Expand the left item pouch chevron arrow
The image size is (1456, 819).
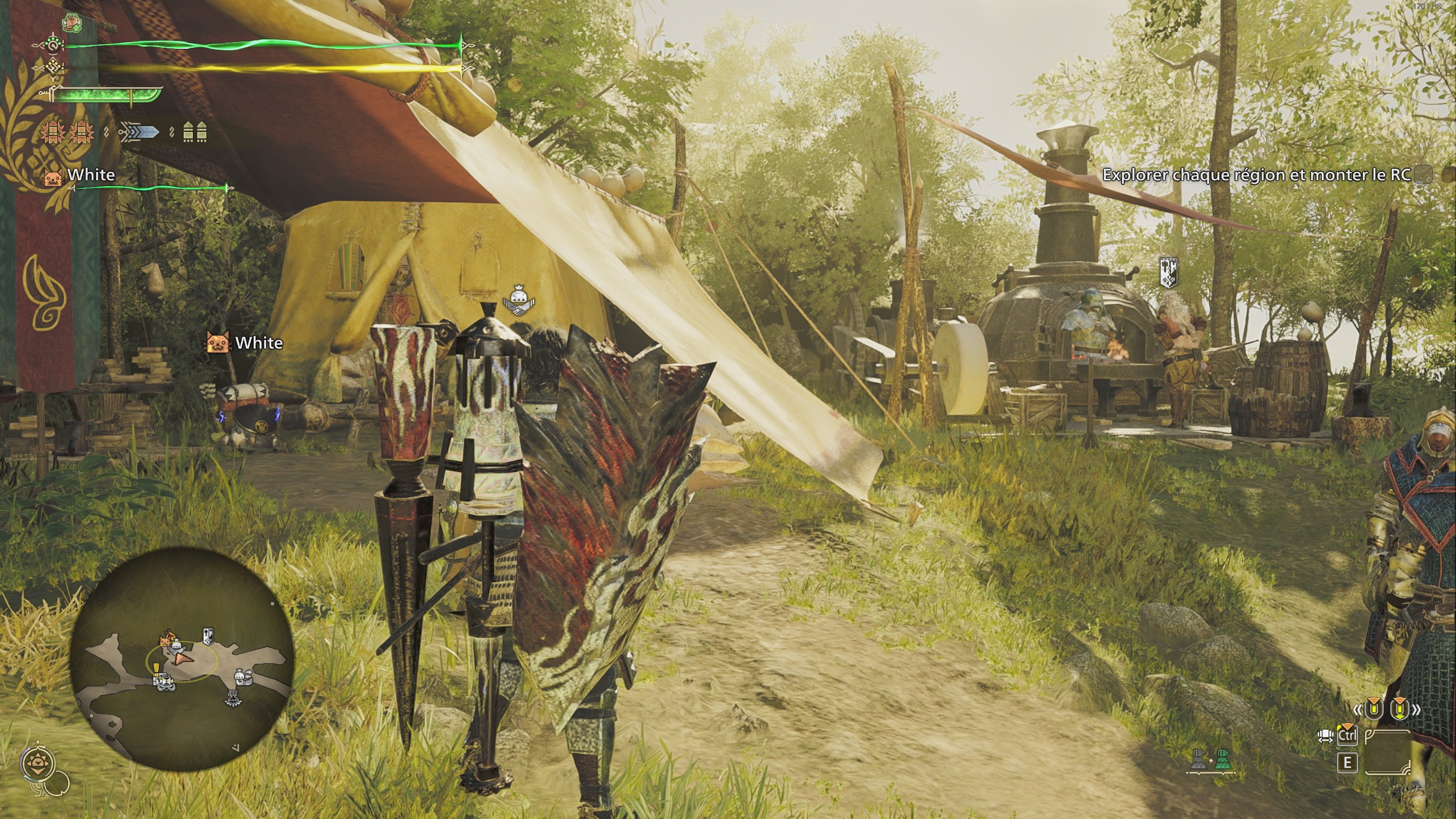tap(1358, 710)
